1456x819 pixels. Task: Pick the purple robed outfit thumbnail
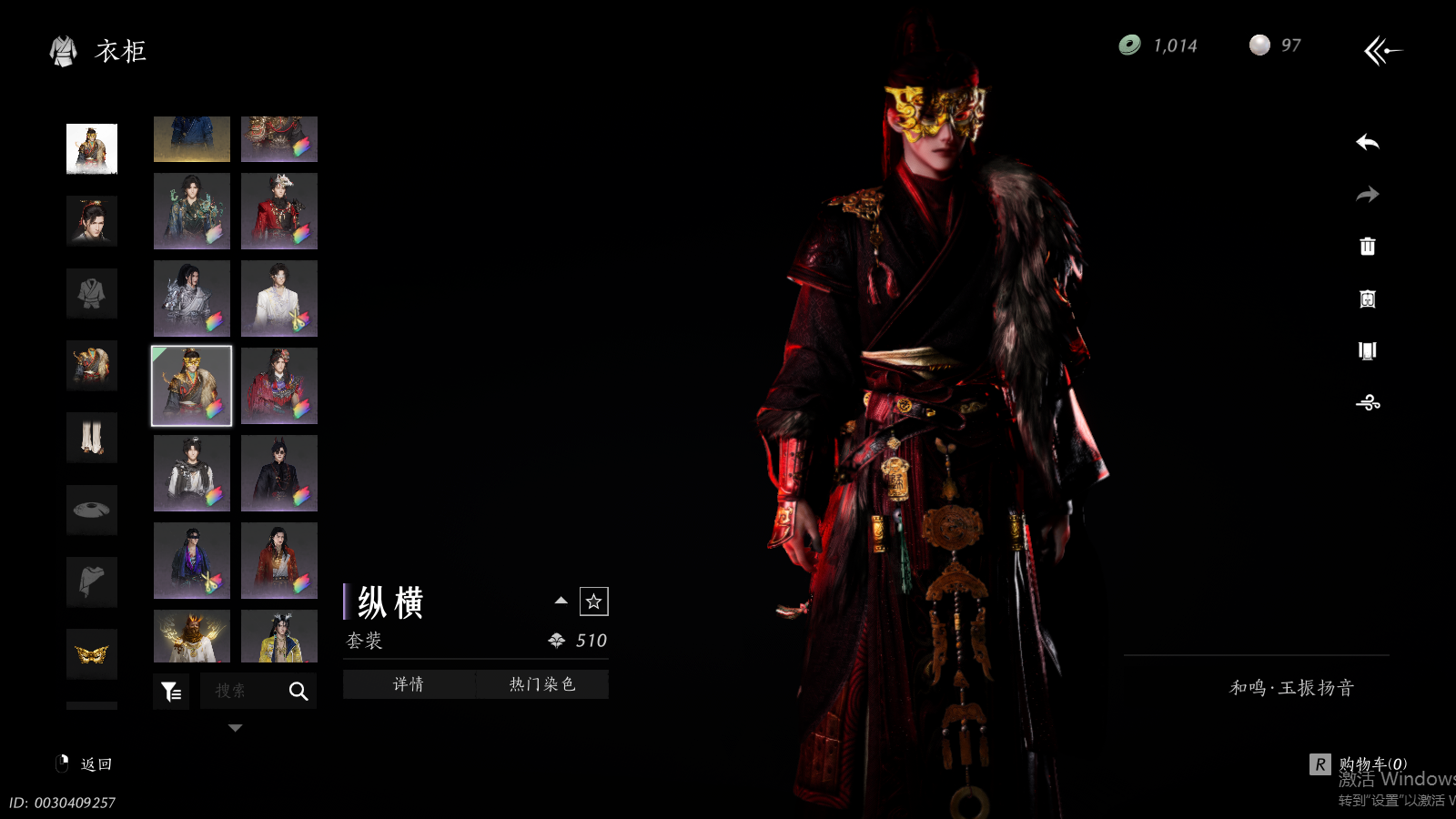pos(192,561)
